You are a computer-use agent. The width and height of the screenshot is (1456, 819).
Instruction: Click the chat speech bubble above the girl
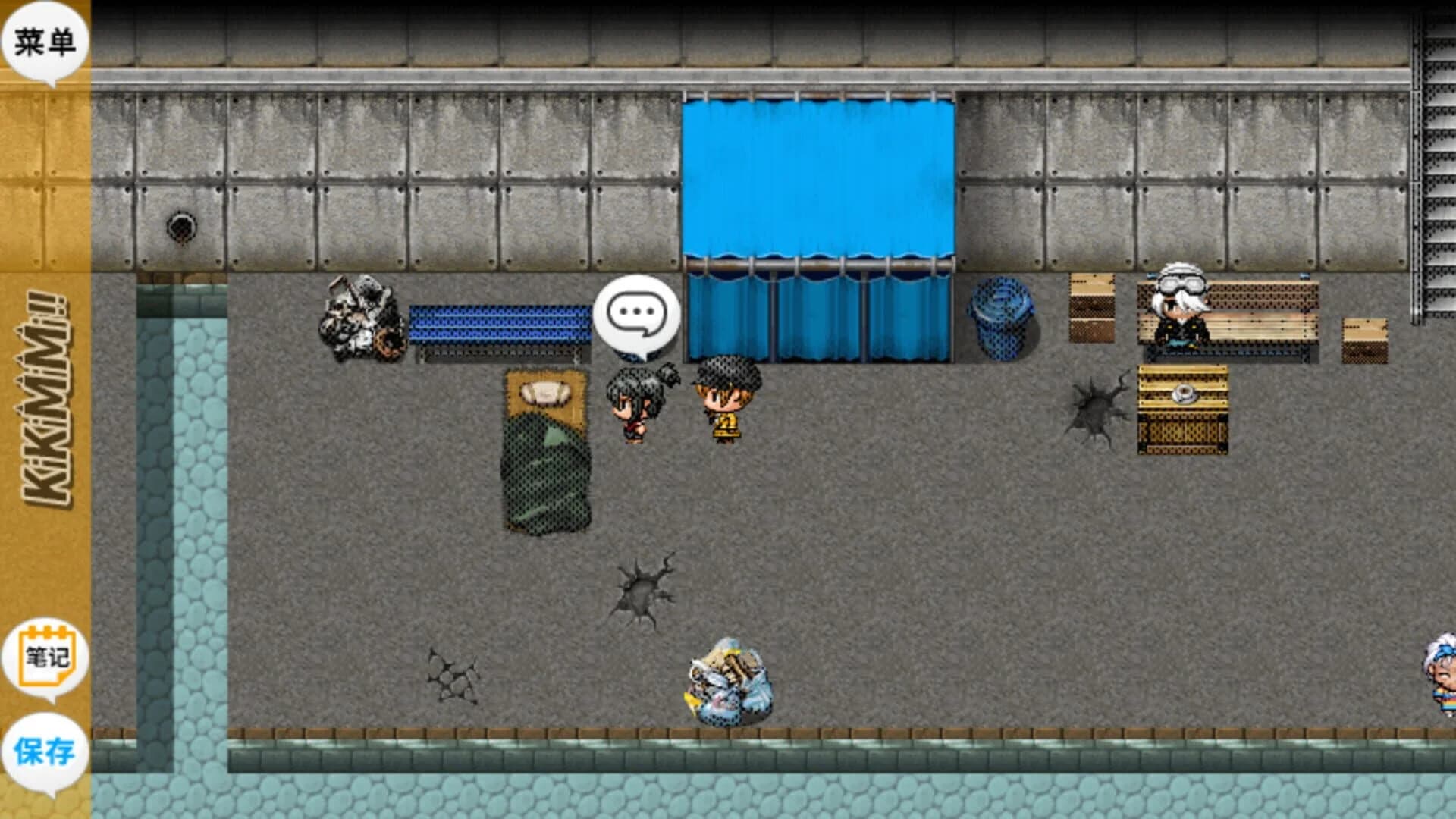coord(637,311)
